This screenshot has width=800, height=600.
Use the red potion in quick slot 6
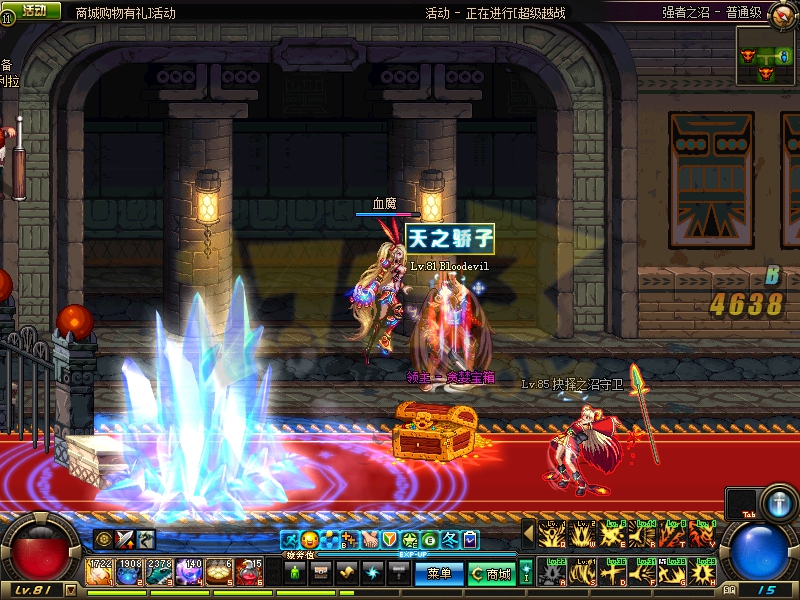coord(250,571)
